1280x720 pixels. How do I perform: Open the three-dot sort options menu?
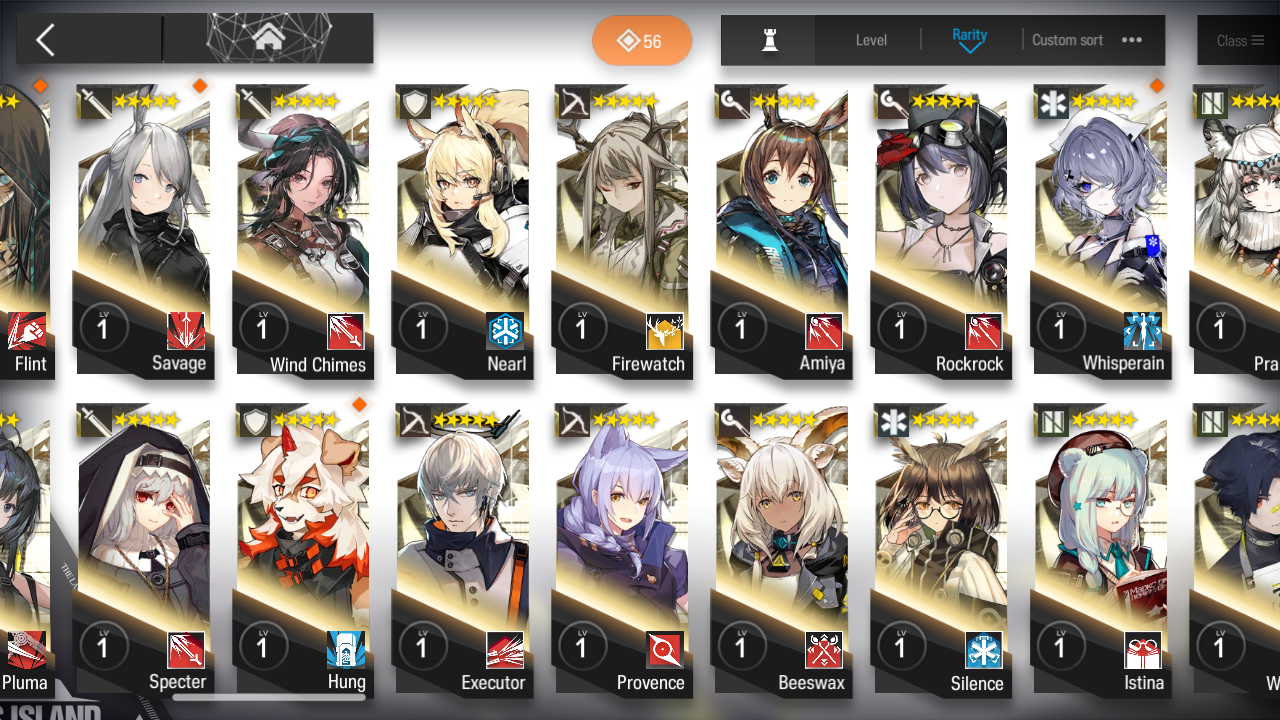click(1132, 40)
